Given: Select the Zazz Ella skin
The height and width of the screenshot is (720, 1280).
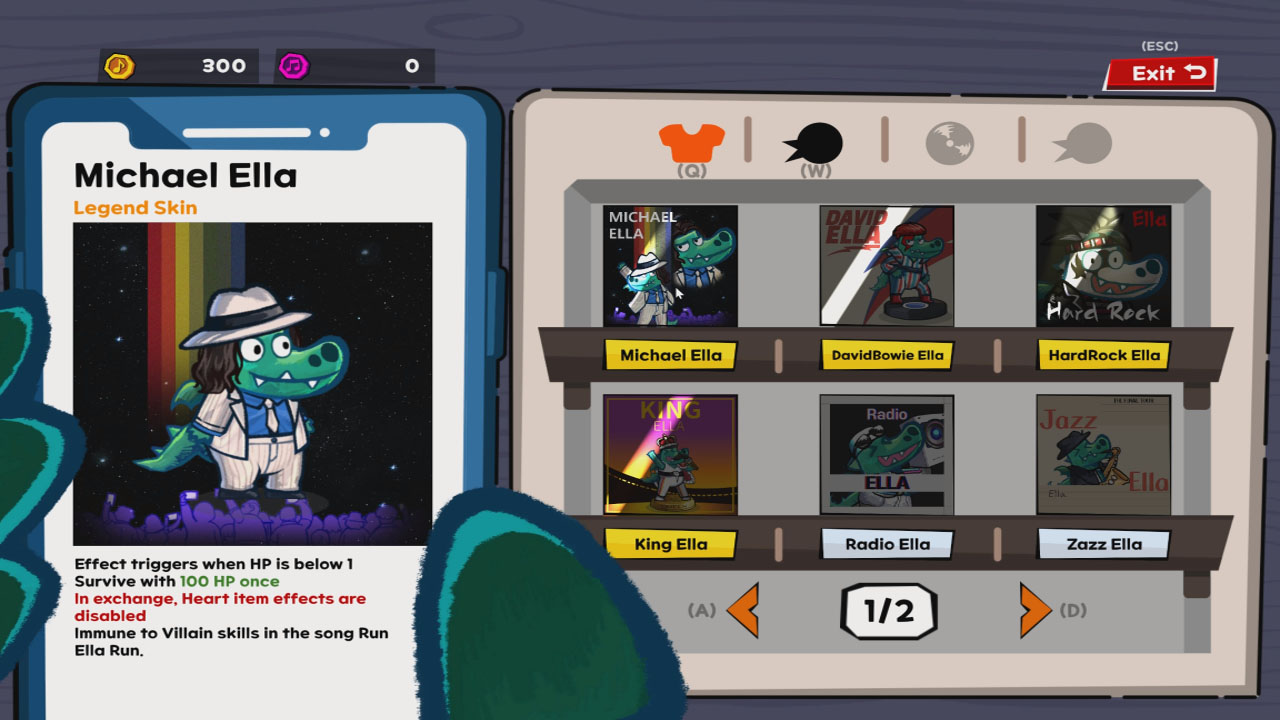Looking at the screenshot, I should (x=1104, y=544).
